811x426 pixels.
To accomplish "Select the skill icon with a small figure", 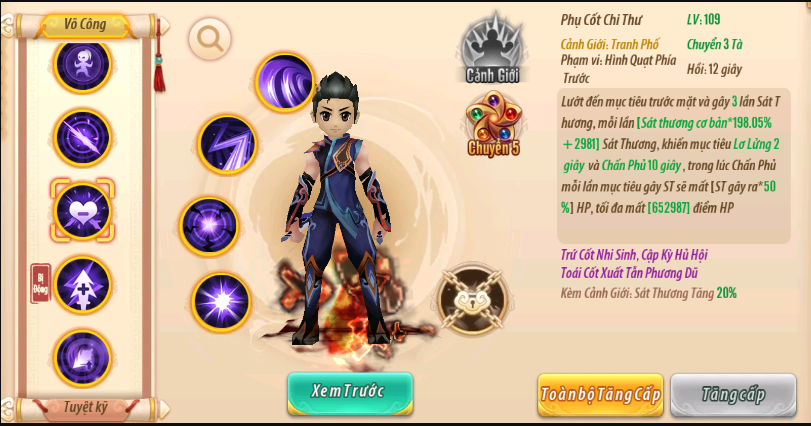I will [82, 64].
